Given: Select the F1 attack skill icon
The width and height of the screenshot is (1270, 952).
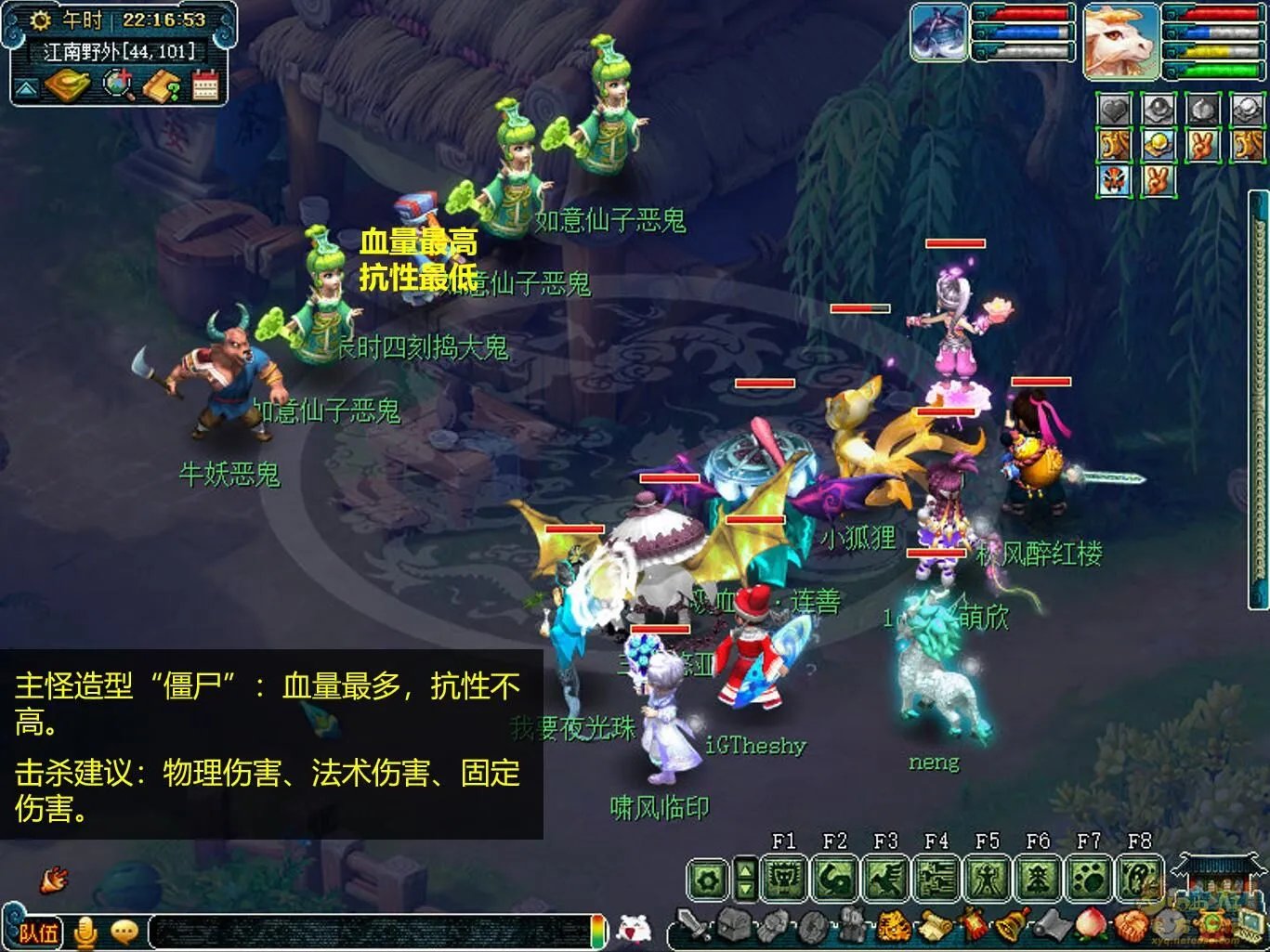Looking at the screenshot, I should (x=784, y=877).
